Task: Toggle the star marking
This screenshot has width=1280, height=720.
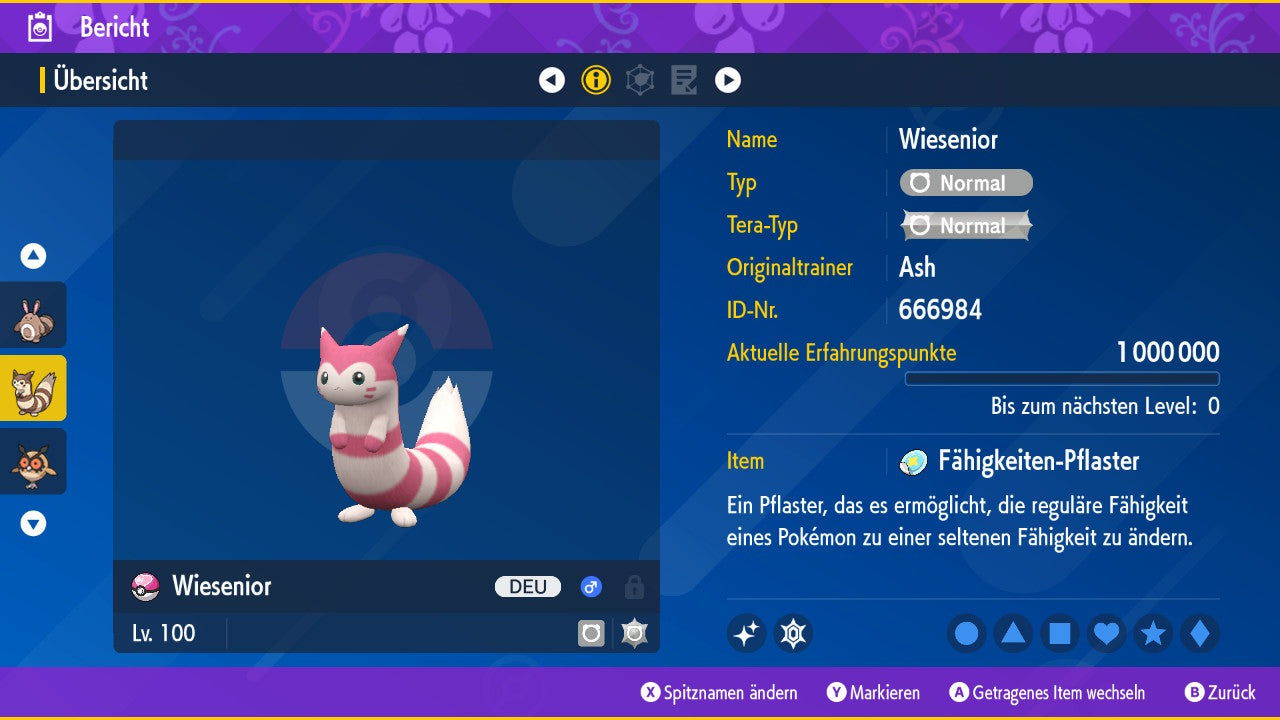Action: (1153, 634)
